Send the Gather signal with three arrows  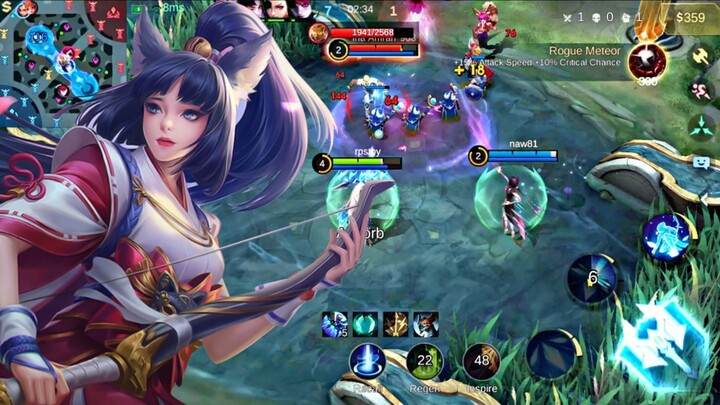click(700, 126)
